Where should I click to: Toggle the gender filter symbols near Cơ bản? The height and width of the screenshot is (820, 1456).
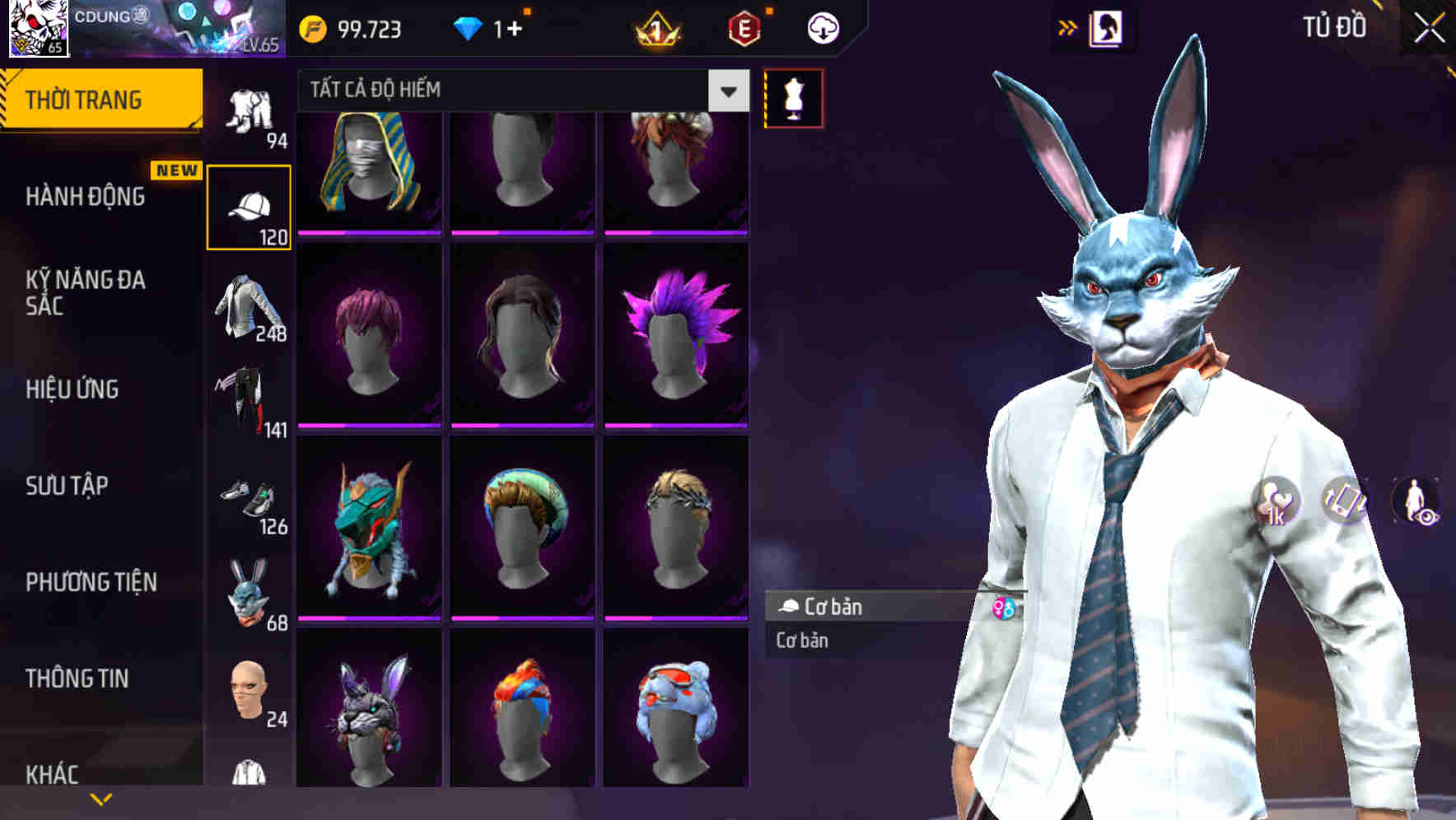[1005, 607]
